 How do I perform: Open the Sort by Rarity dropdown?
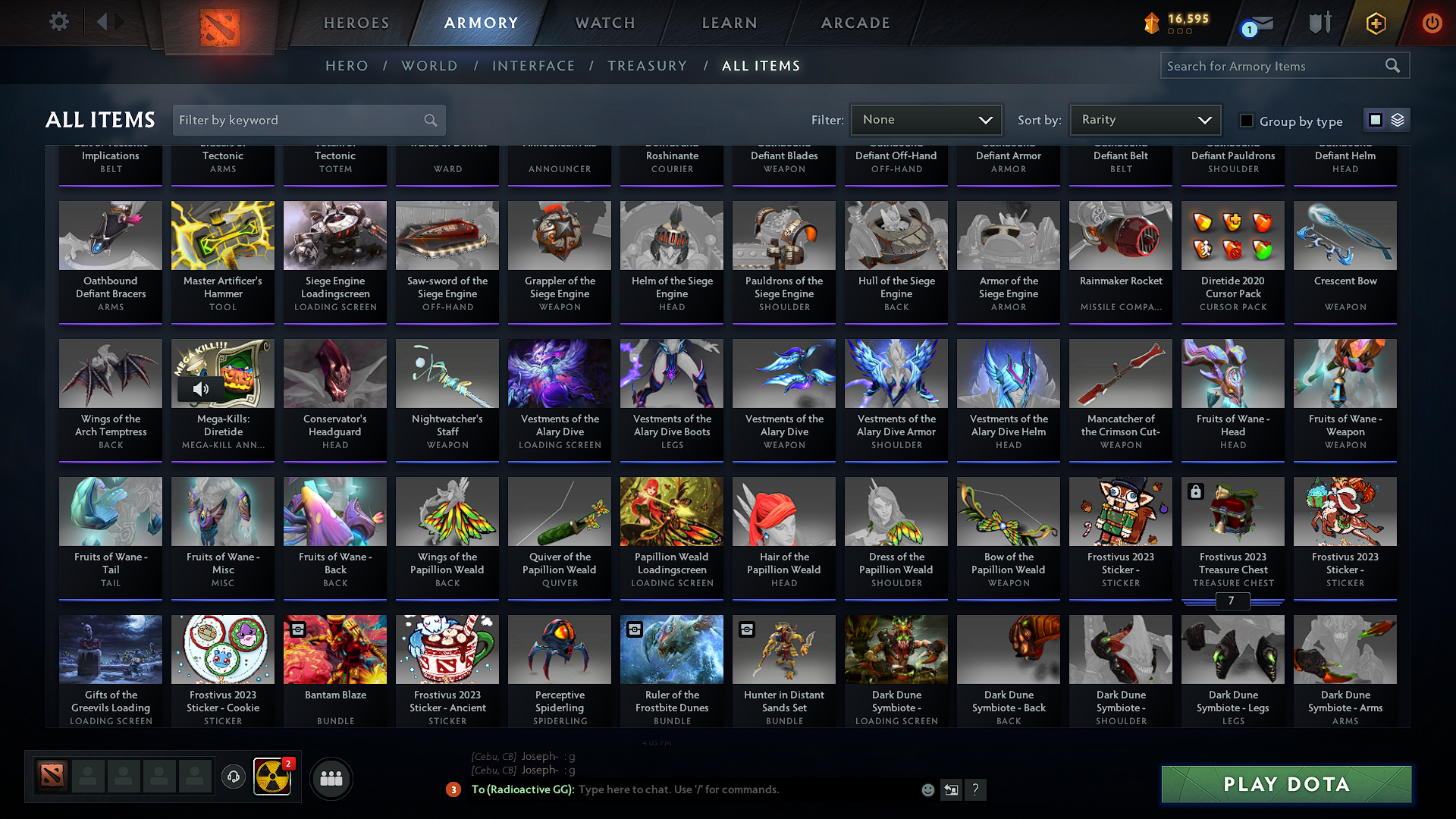(x=1145, y=120)
